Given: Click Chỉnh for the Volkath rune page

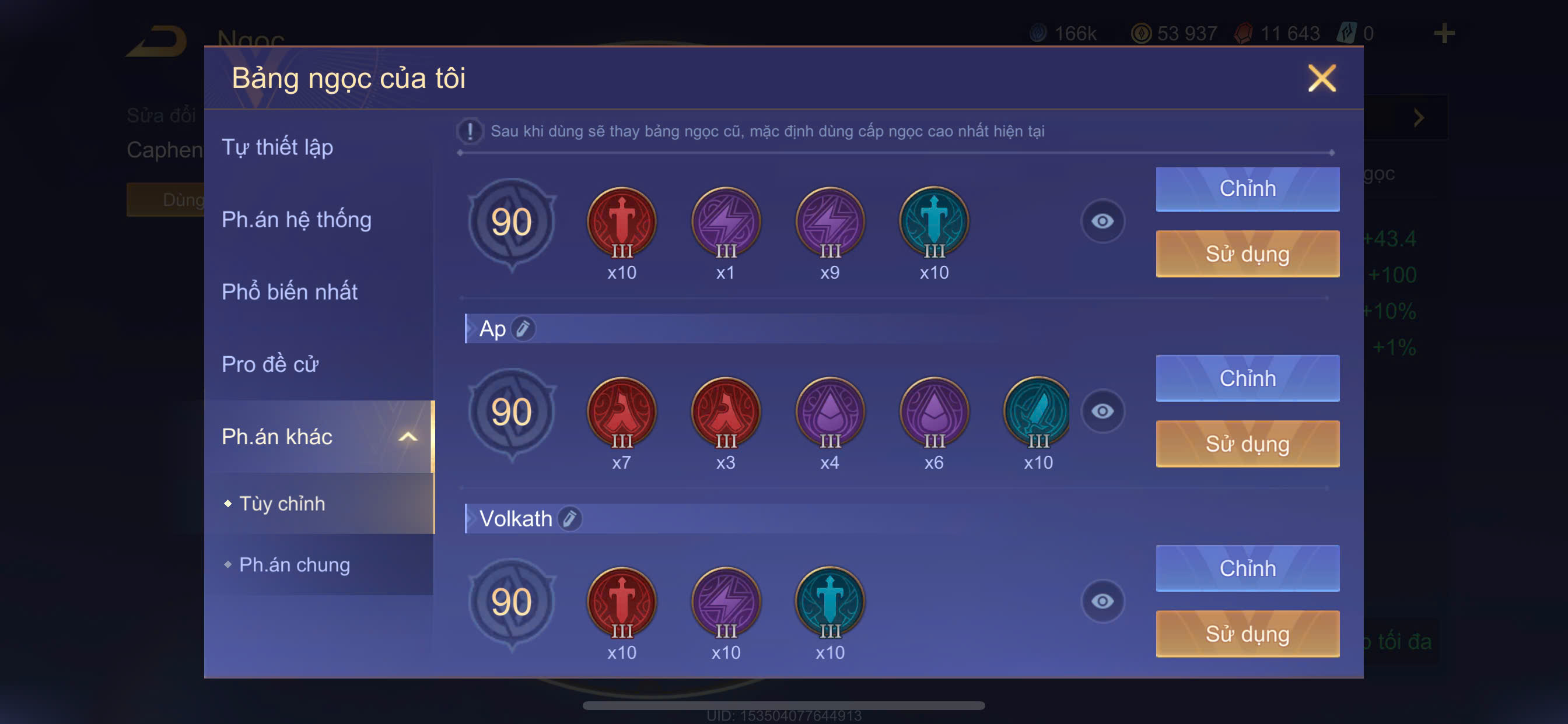Looking at the screenshot, I should click(x=1247, y=568).
